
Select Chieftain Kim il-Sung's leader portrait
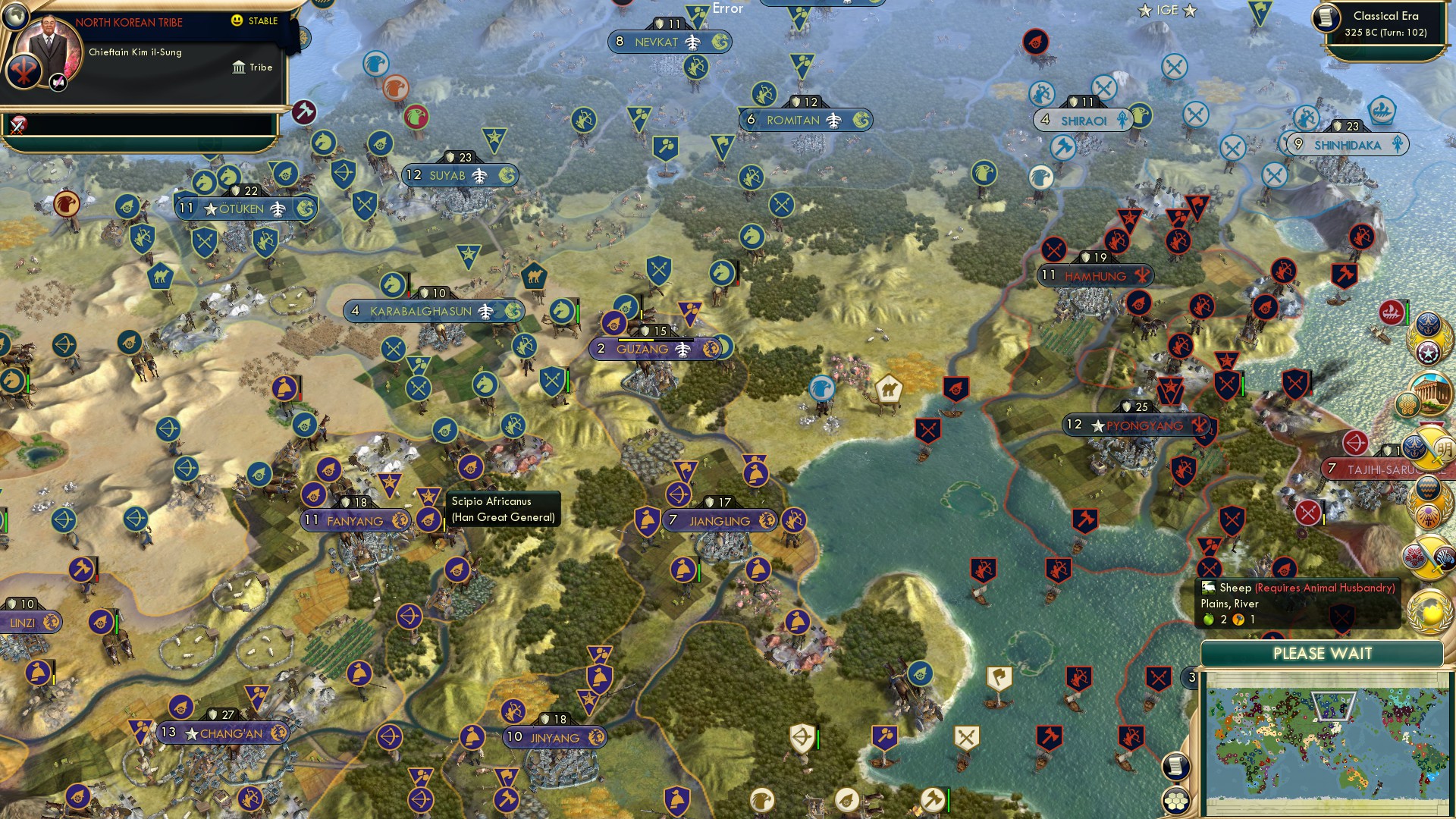coord(50,46)
